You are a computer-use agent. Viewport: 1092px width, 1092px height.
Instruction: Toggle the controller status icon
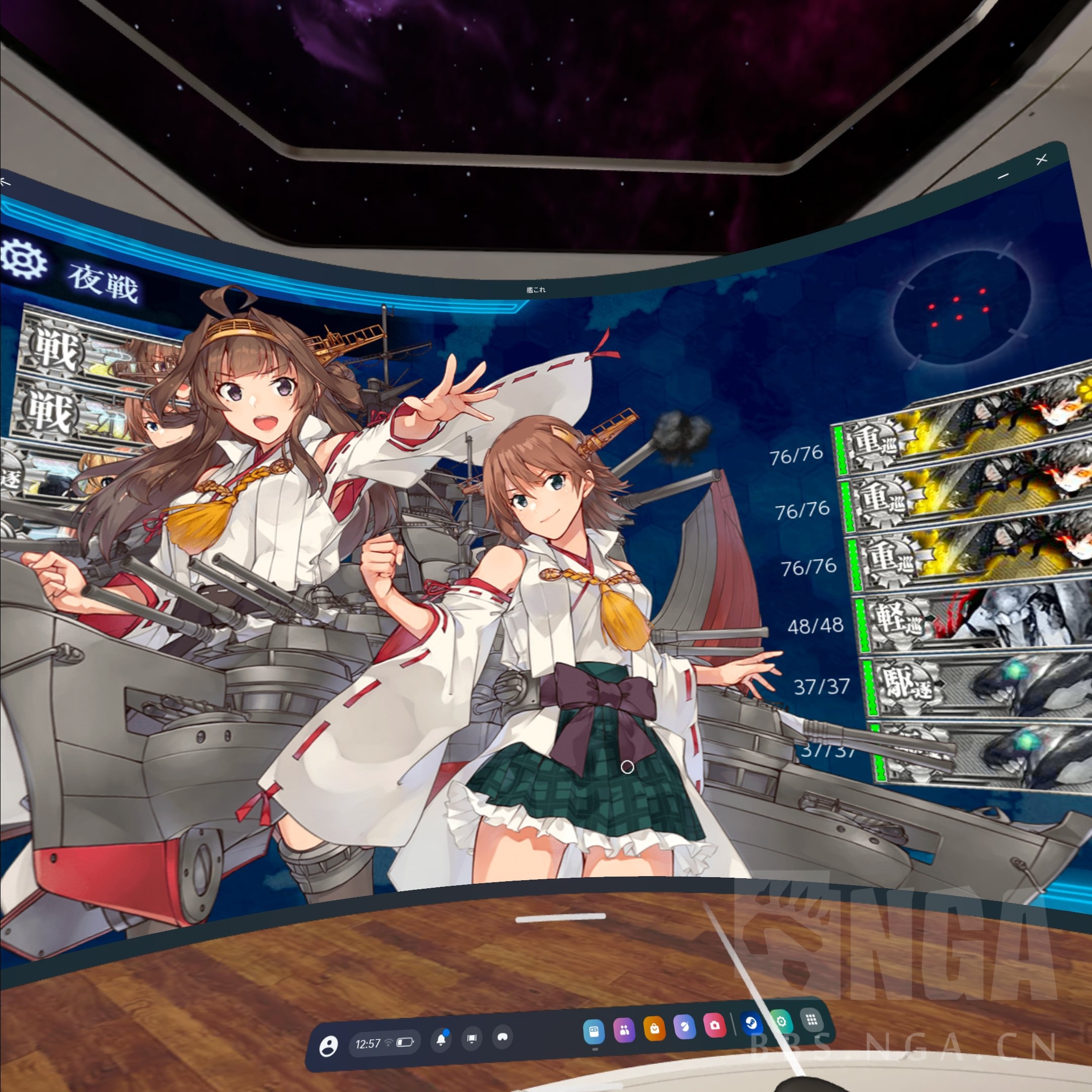tap(504, 1038)
